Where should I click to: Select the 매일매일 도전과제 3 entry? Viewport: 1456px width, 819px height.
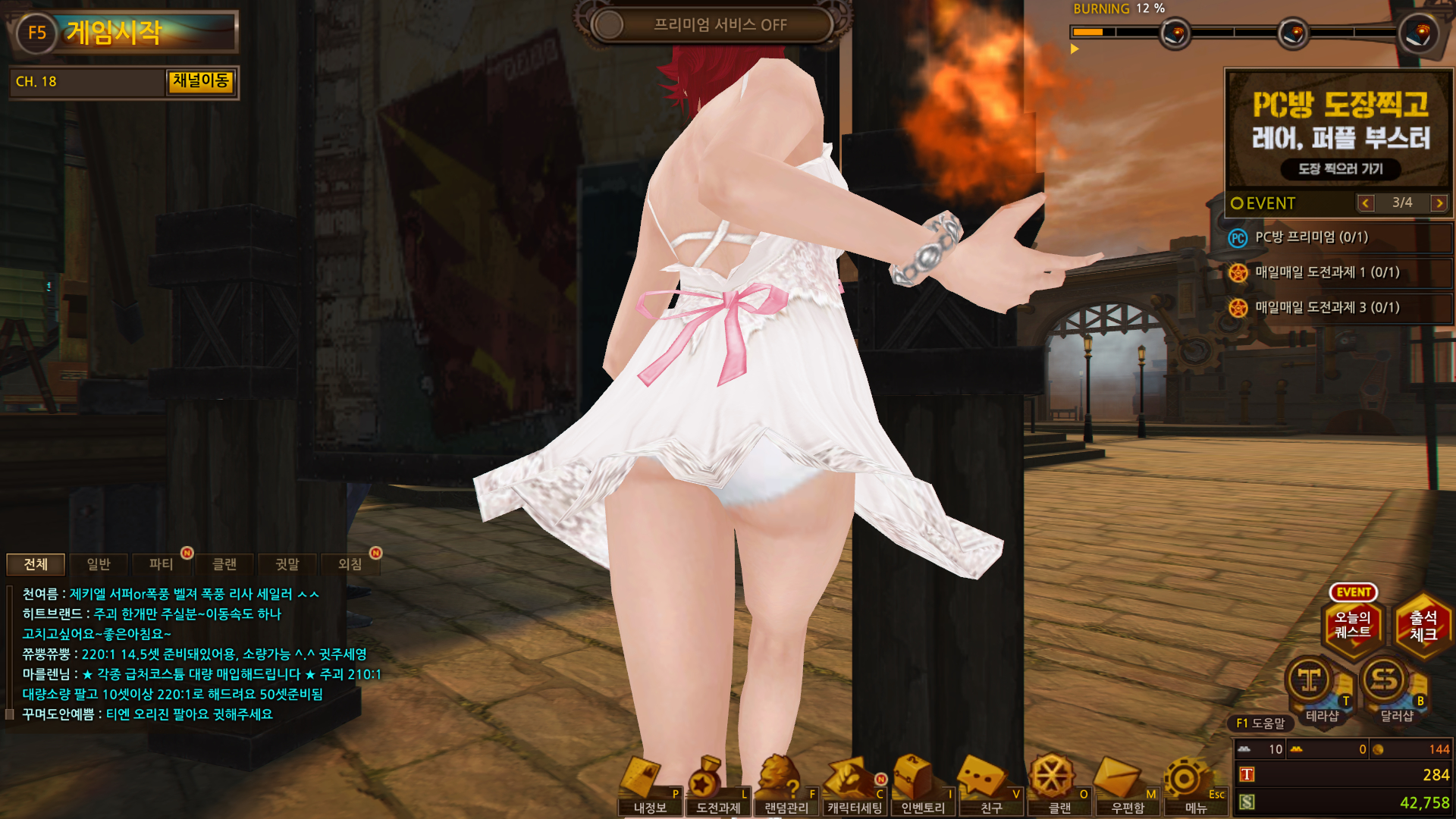[1327, 307]
